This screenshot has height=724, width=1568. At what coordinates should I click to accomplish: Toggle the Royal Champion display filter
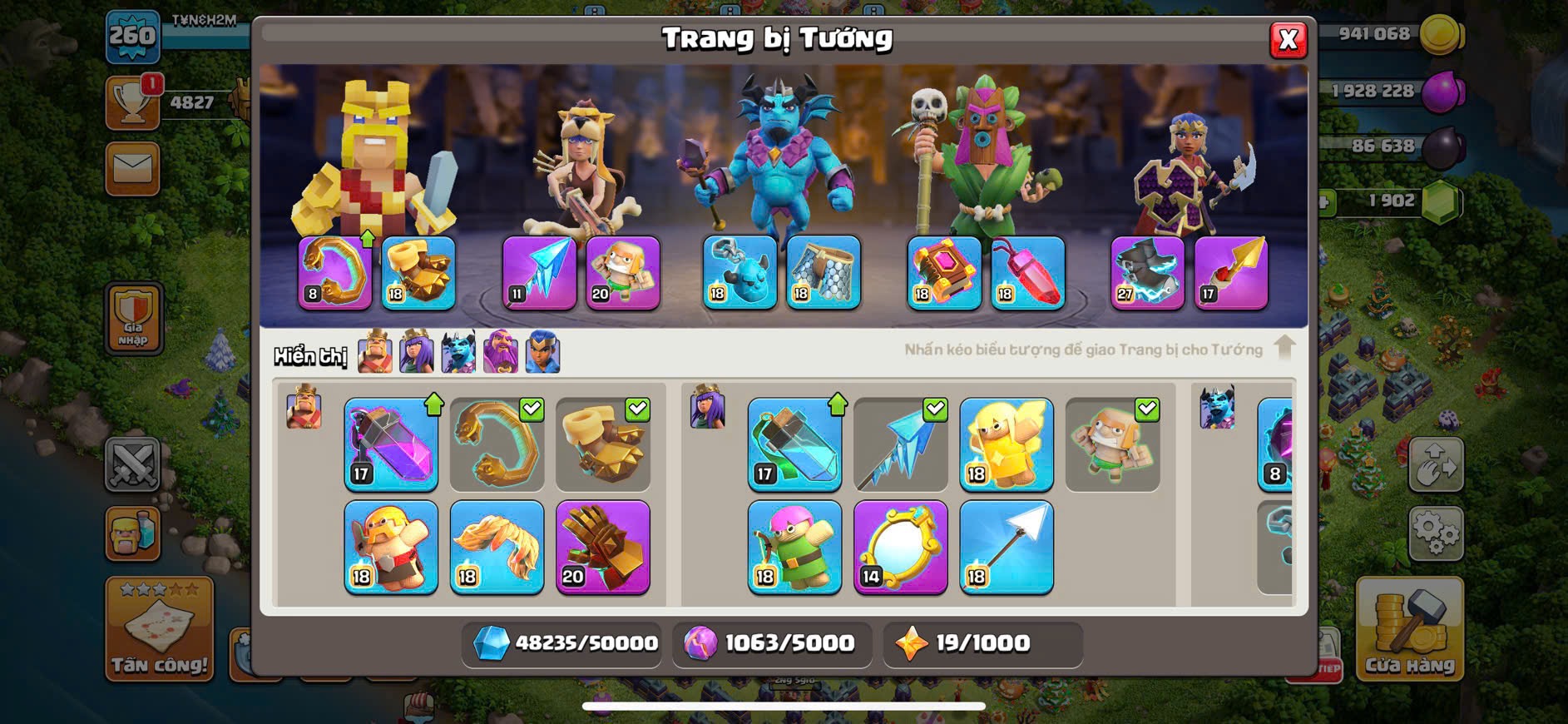click(x=542, y=352)
